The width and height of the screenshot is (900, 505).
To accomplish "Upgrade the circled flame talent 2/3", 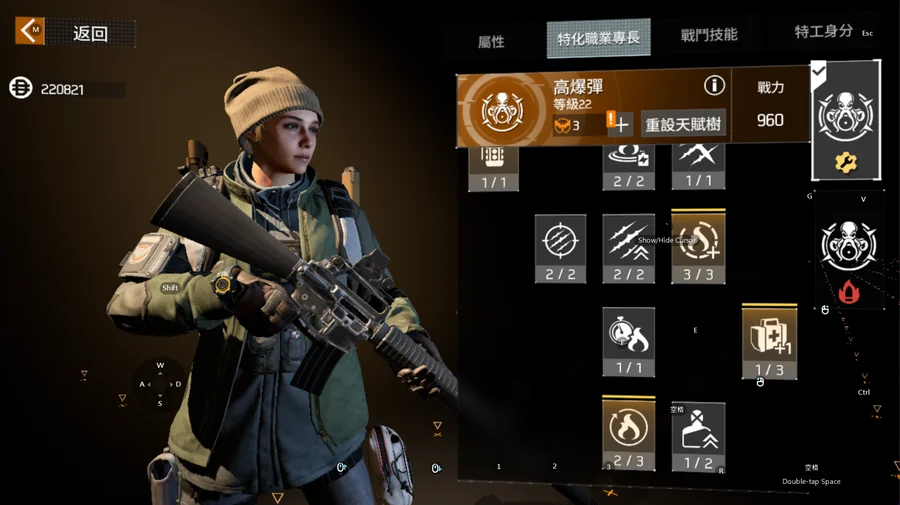I will pos(628,434).
